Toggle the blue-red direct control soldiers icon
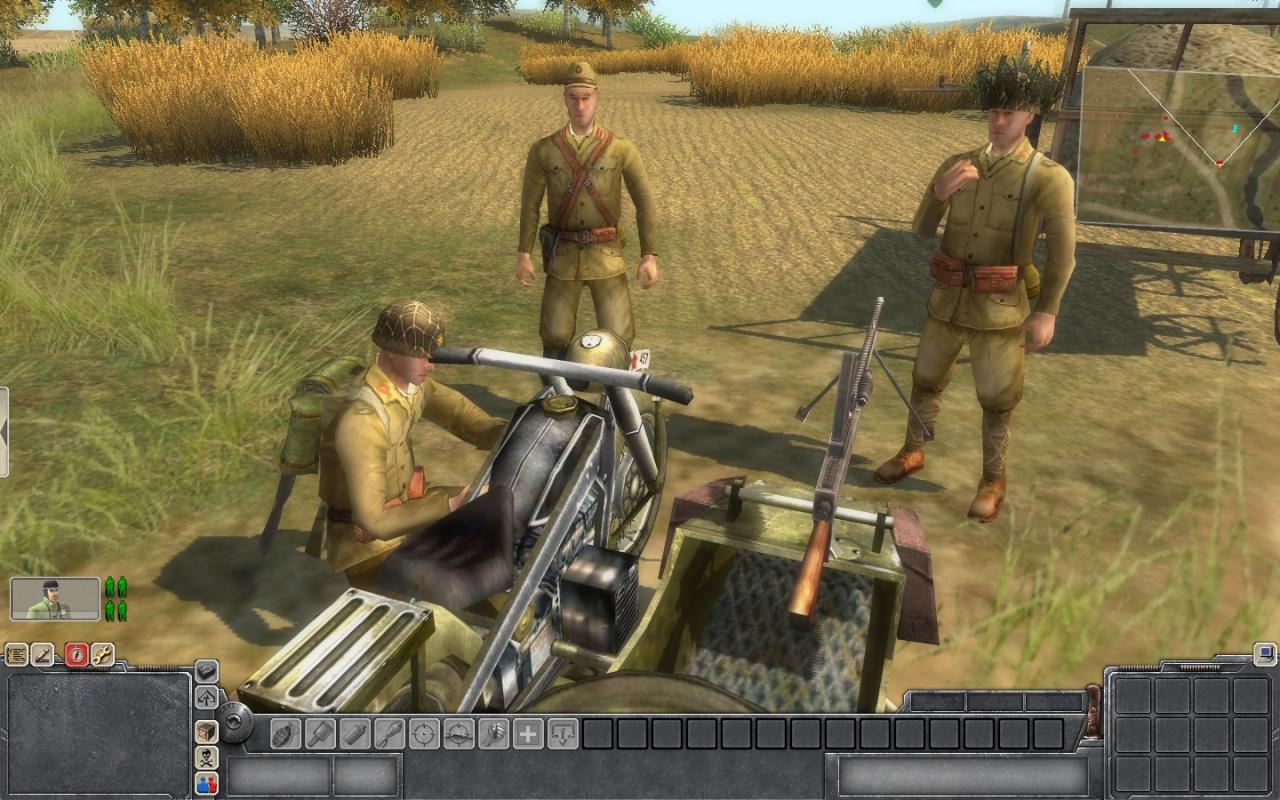 coord(205,782)
